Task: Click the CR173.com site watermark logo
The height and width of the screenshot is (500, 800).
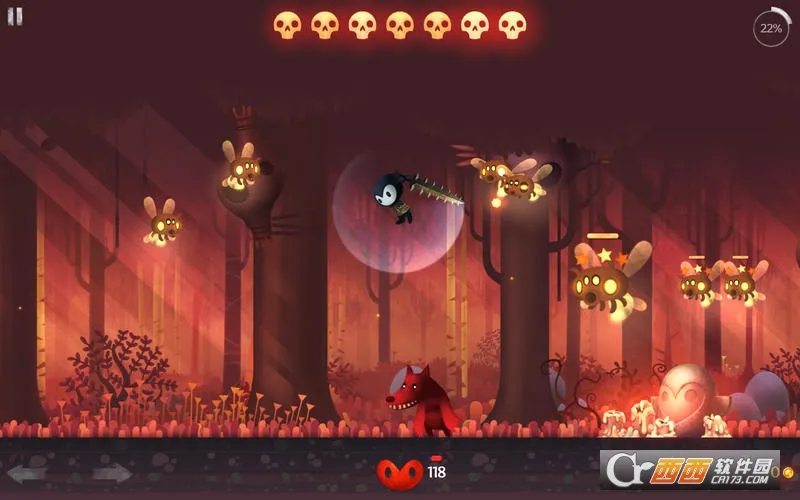Action: coord(690,470)
